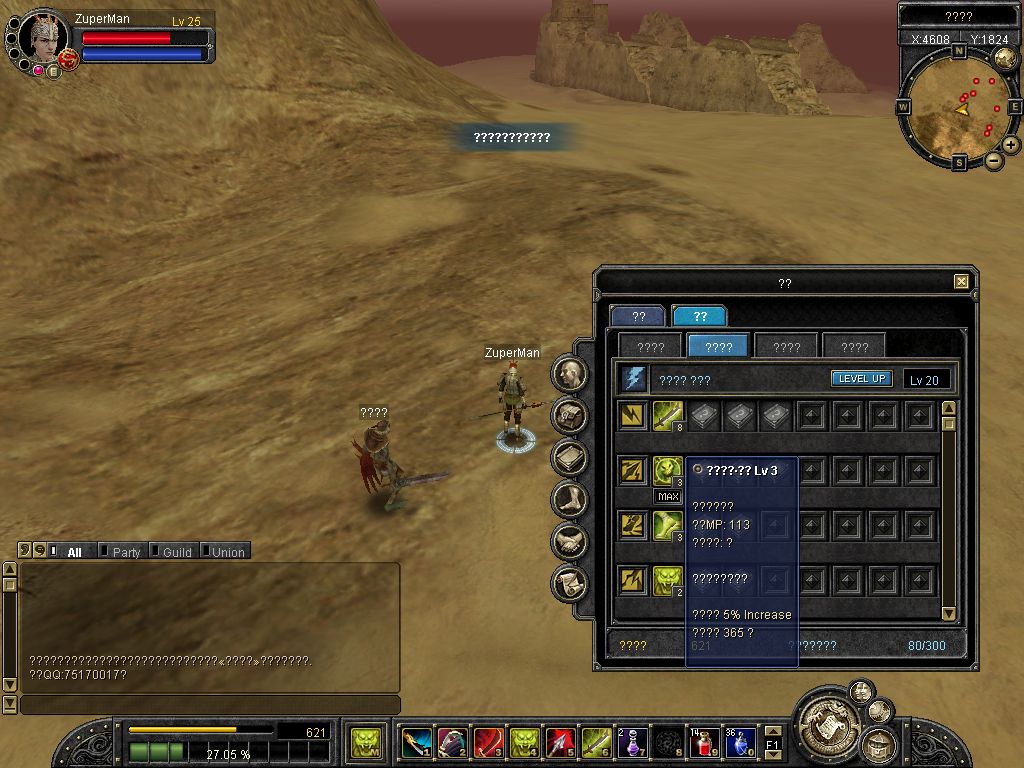Use the purple potion in slot 7
Screen dimensions: 1024x768
[x=632, y=743]
